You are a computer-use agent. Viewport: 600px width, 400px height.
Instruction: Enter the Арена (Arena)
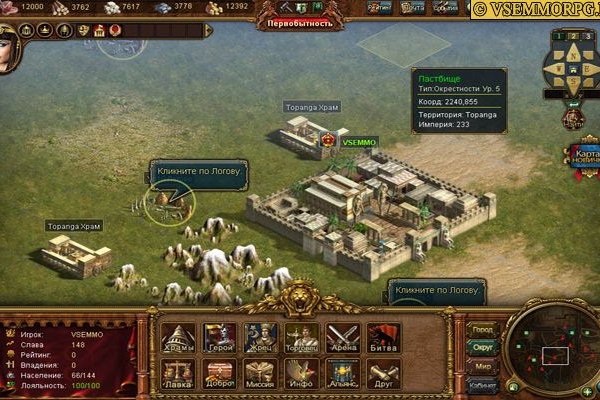tap(342, 338)
